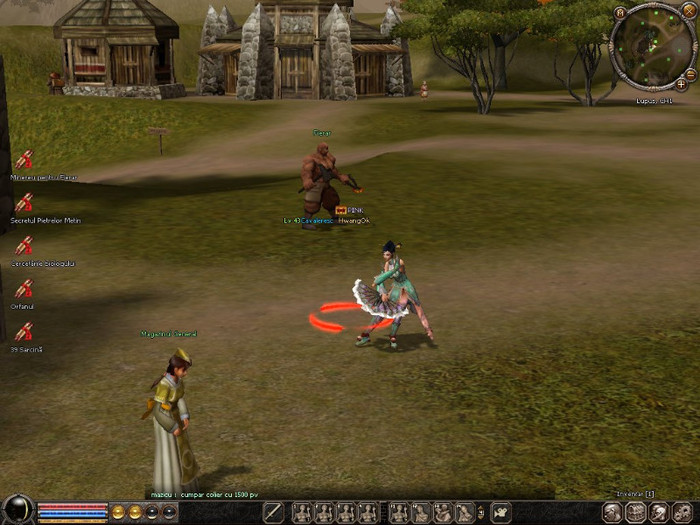The width and height of the screenshot is (700, 525).
Task: Open the topmost quest scroll on the left
Action: pos(23,159)
